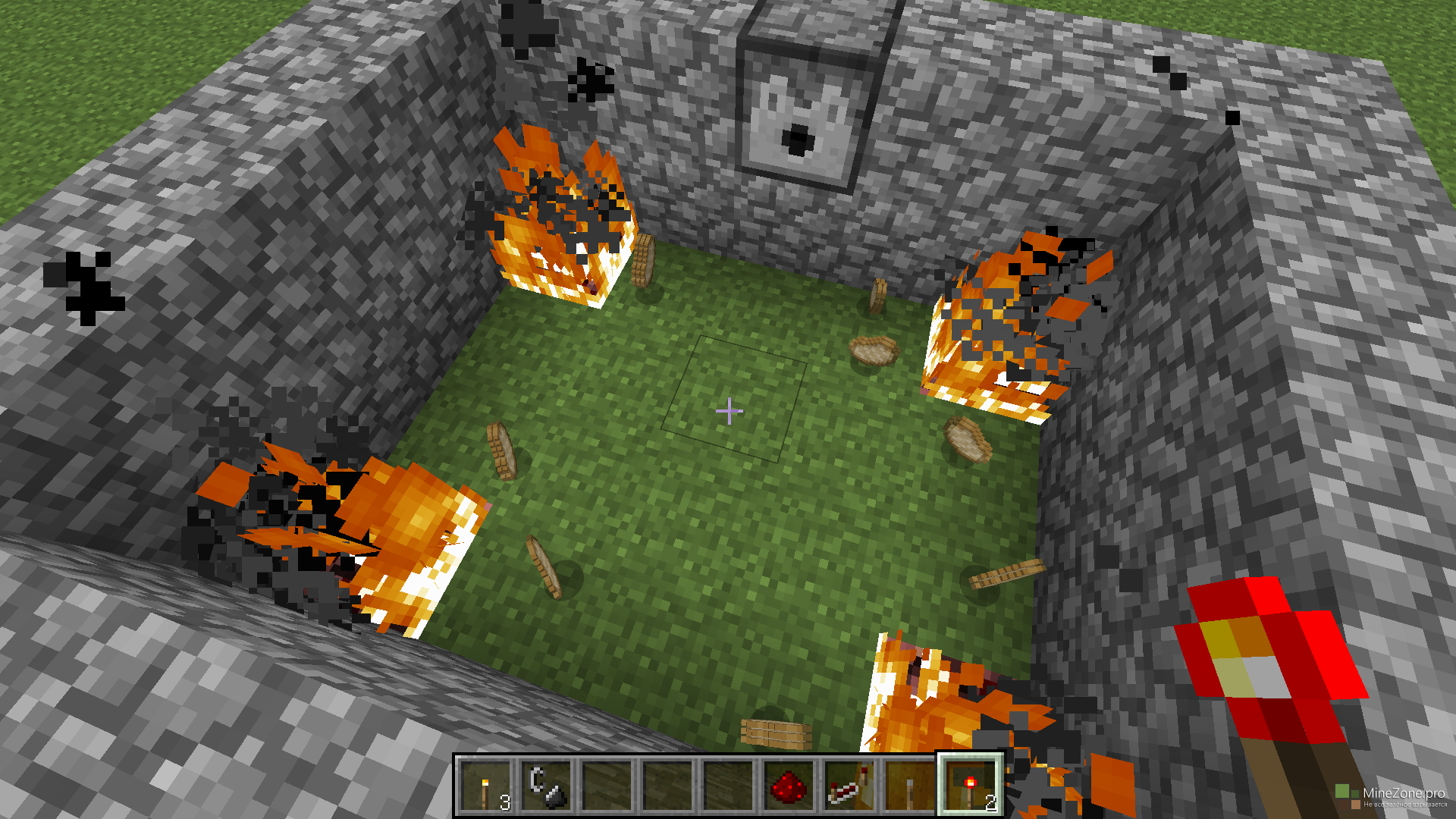Select the torch stack hotbar slot

point(486,787)
